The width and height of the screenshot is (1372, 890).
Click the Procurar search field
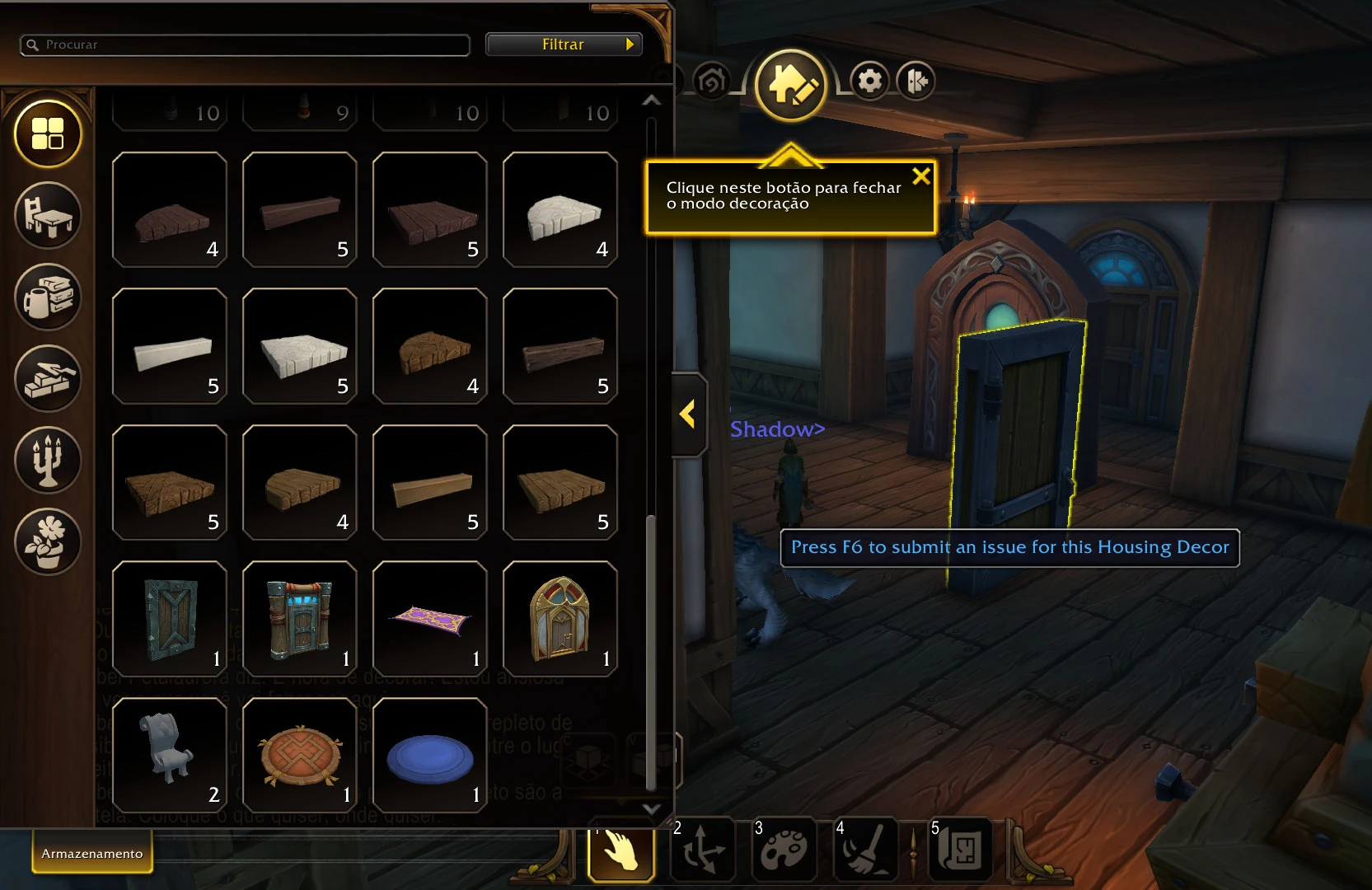247,44
